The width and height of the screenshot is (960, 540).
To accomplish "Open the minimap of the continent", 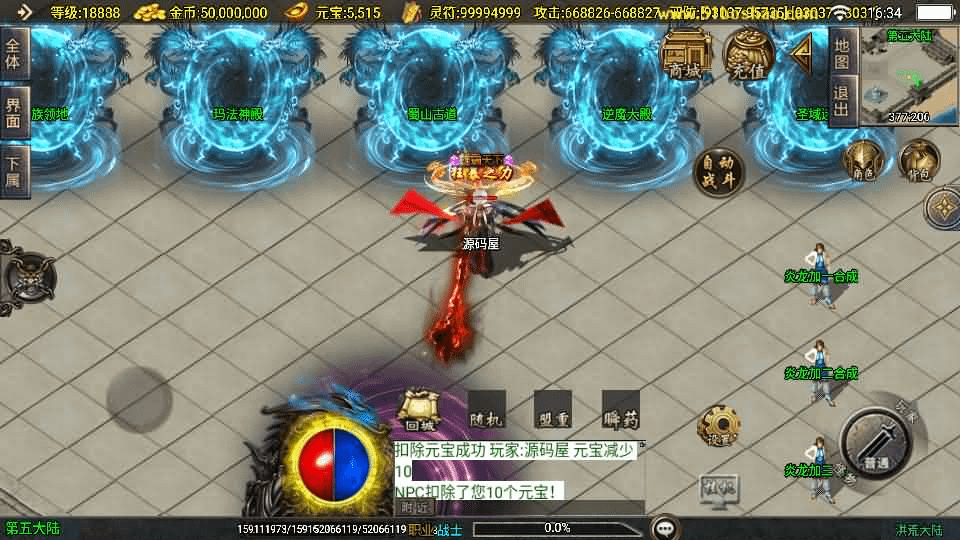I will pos(907,76).
